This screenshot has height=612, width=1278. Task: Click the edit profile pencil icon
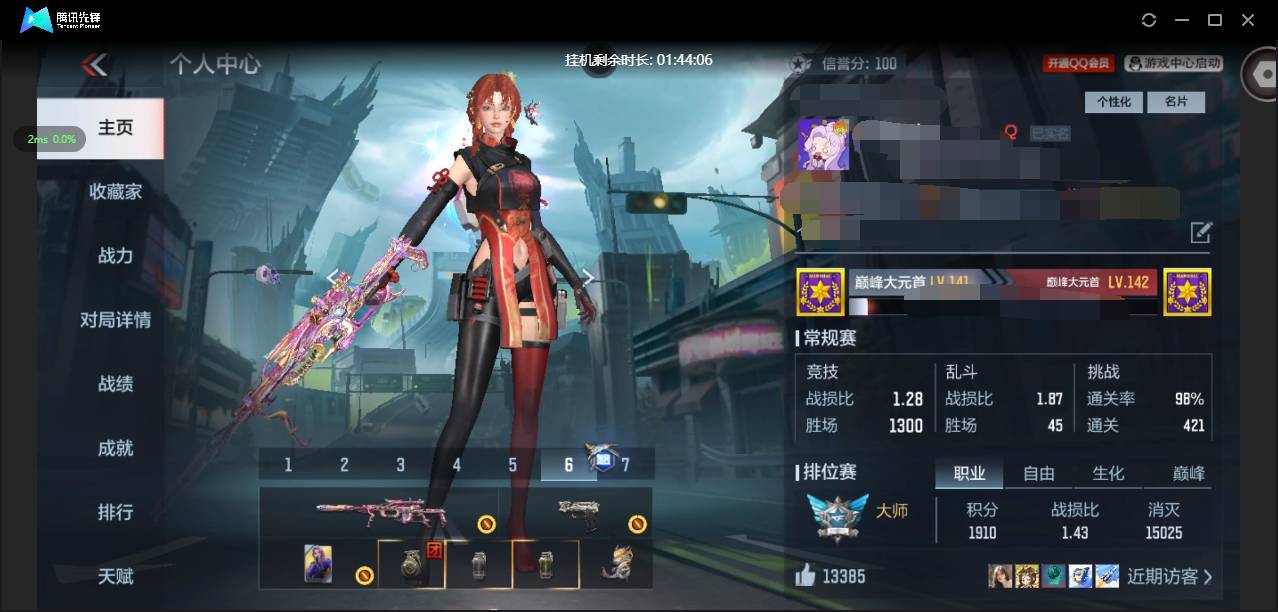[x=1200, y=234]
